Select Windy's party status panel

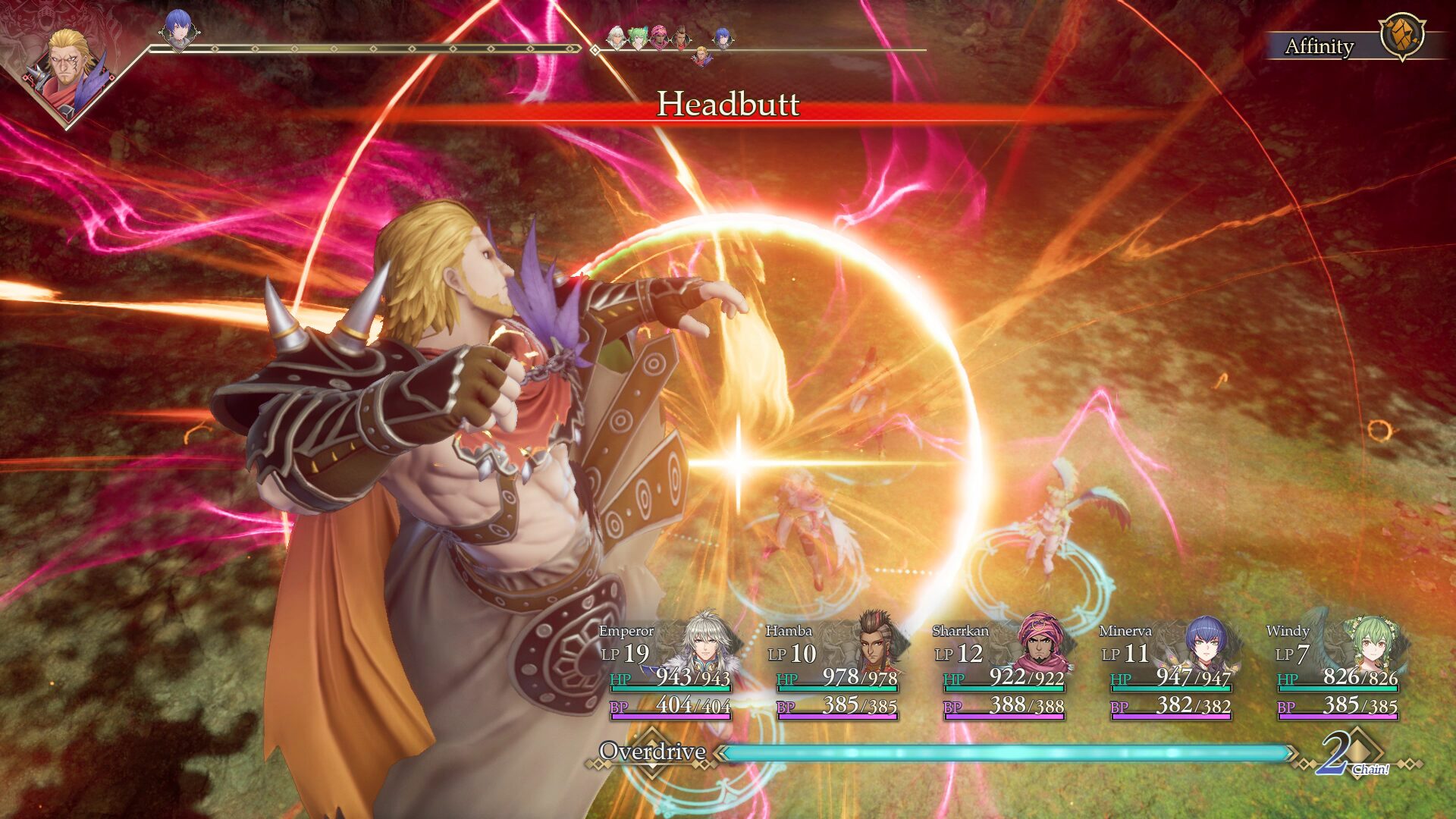tap(1336, 671)
